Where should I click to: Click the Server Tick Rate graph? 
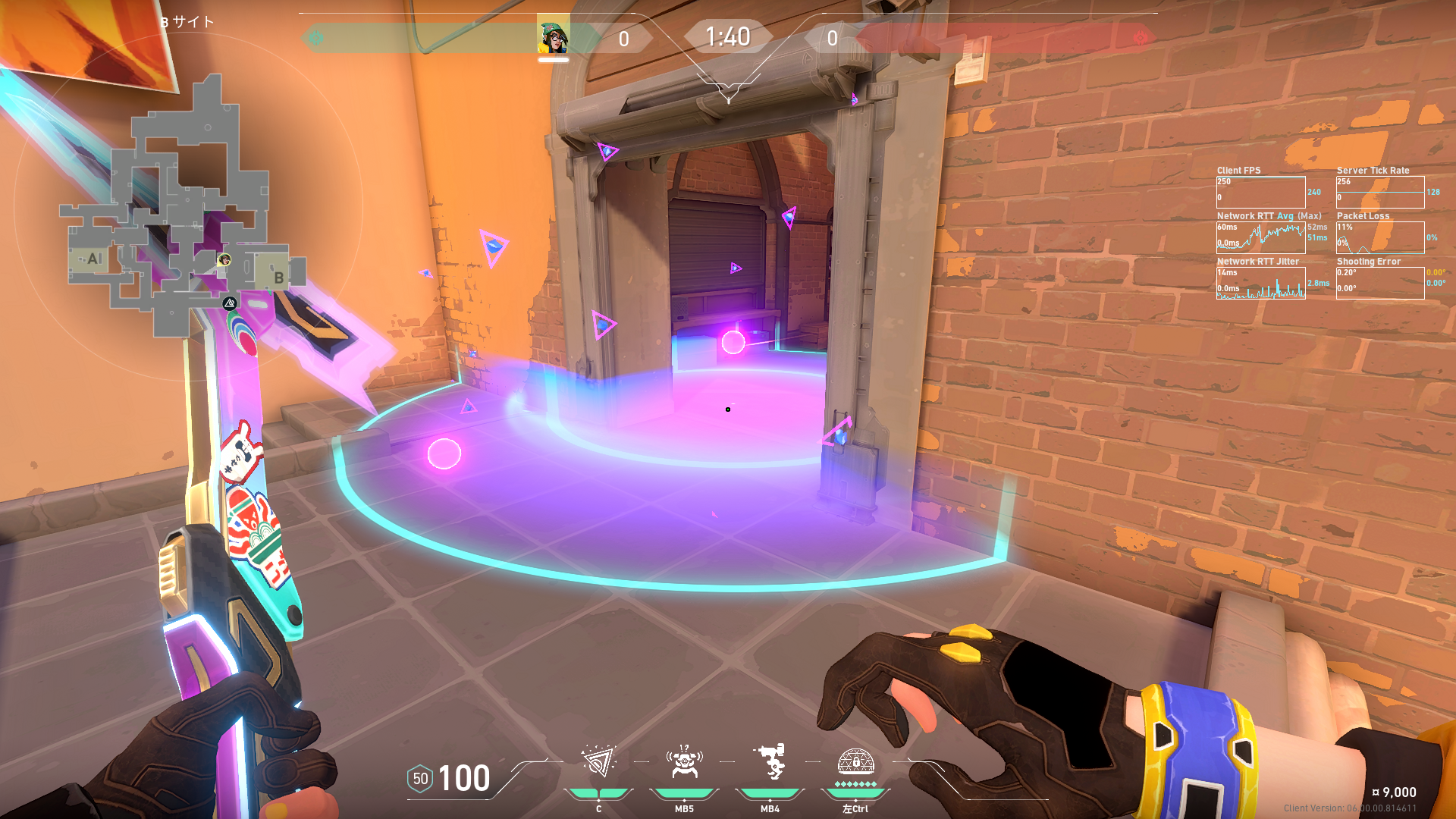1379,192
